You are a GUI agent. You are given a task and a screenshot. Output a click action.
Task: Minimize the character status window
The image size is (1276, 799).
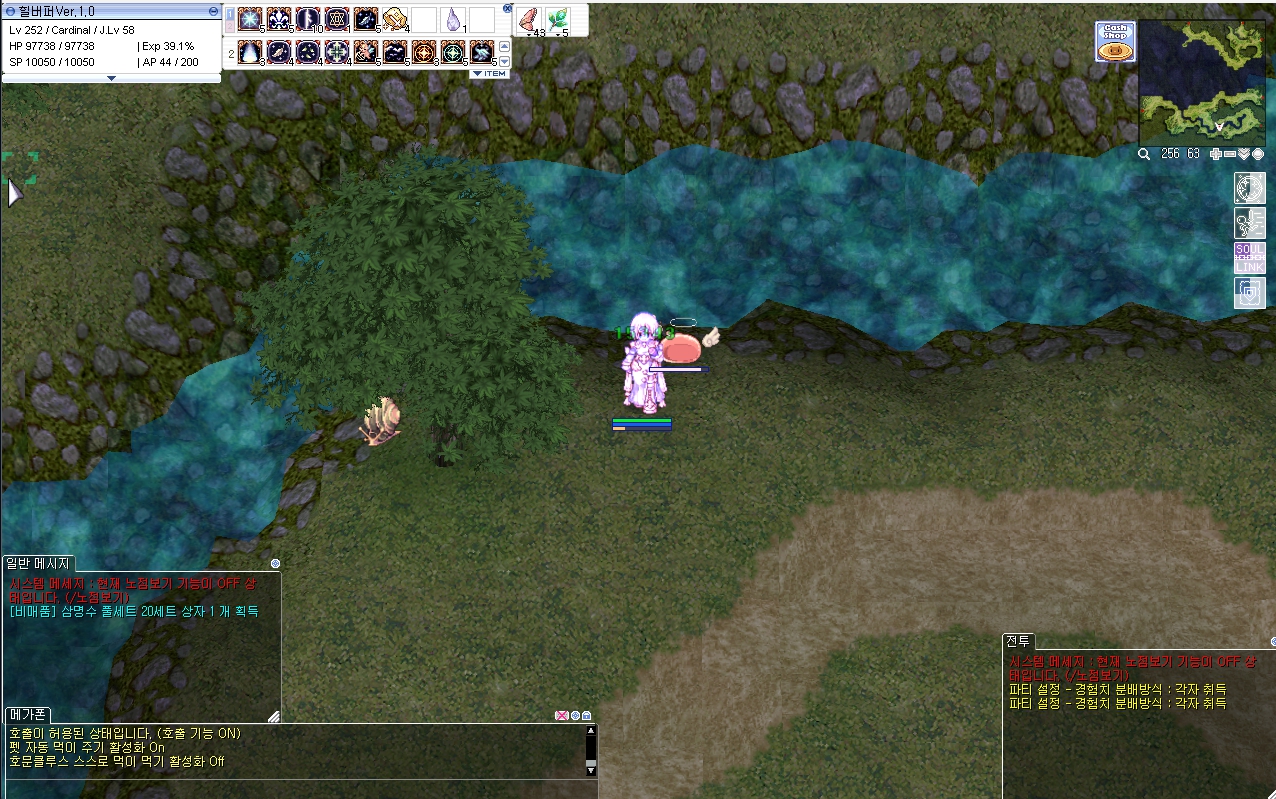(214, 10)
